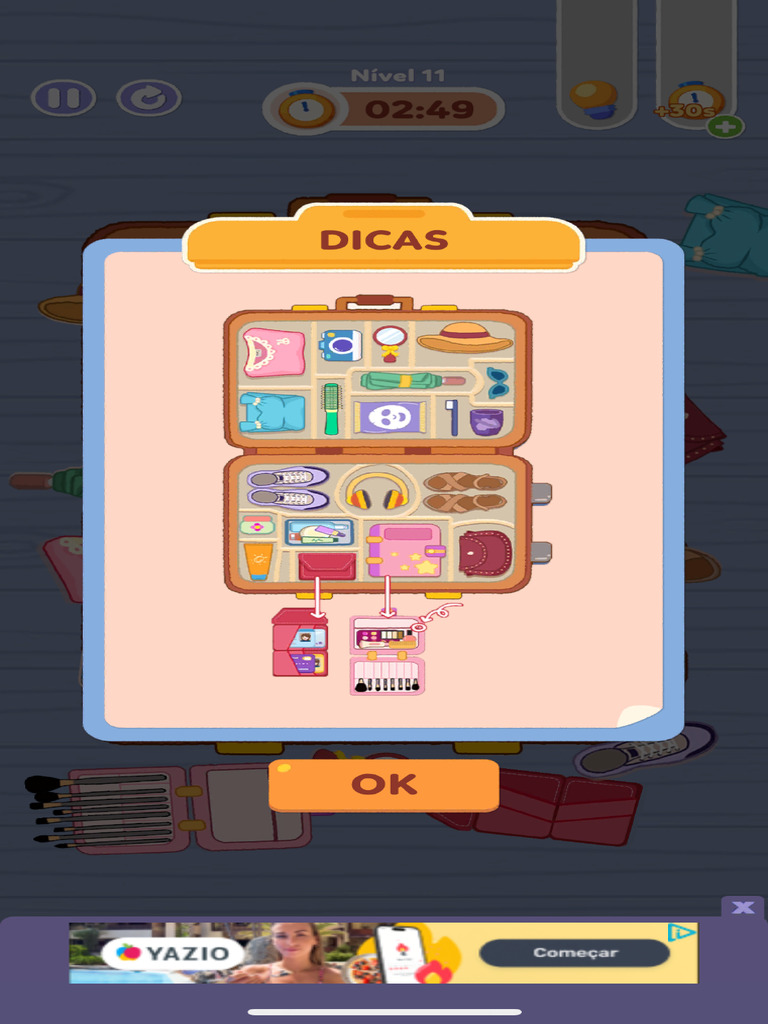
Task: Open the ad info icon
Action: [682, 933]
